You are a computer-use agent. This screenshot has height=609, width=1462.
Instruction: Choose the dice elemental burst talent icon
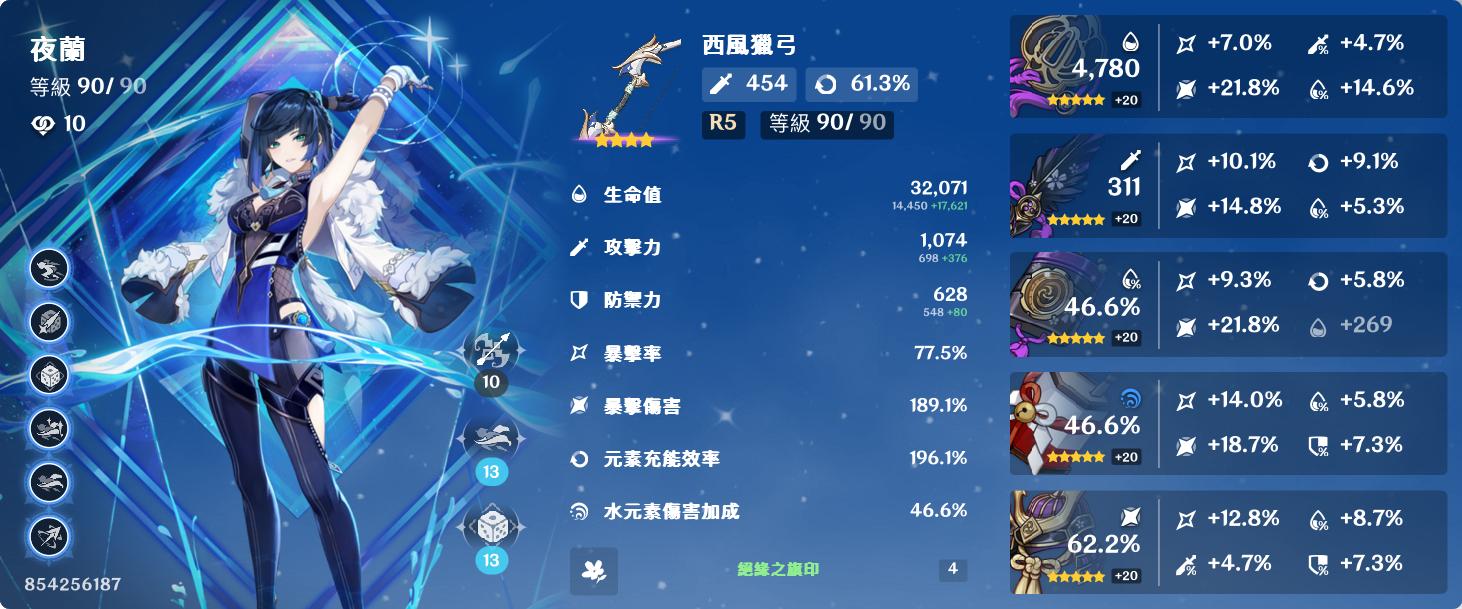[491, 529]
